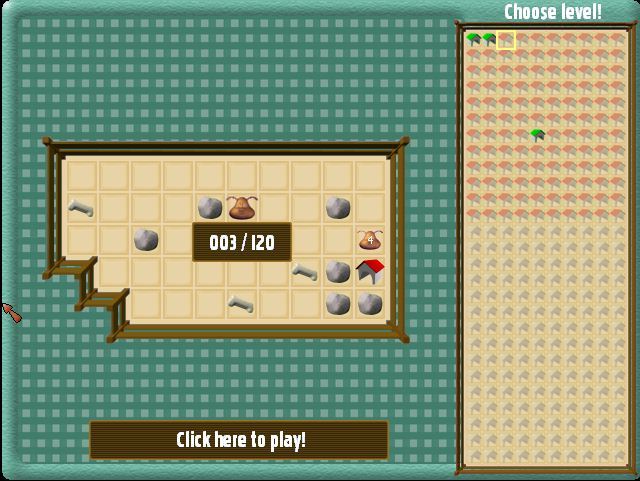Pick the yellow-highlighted level tile
The width and height of the screenshot is (640, 481).
click(x=506, y=40)
